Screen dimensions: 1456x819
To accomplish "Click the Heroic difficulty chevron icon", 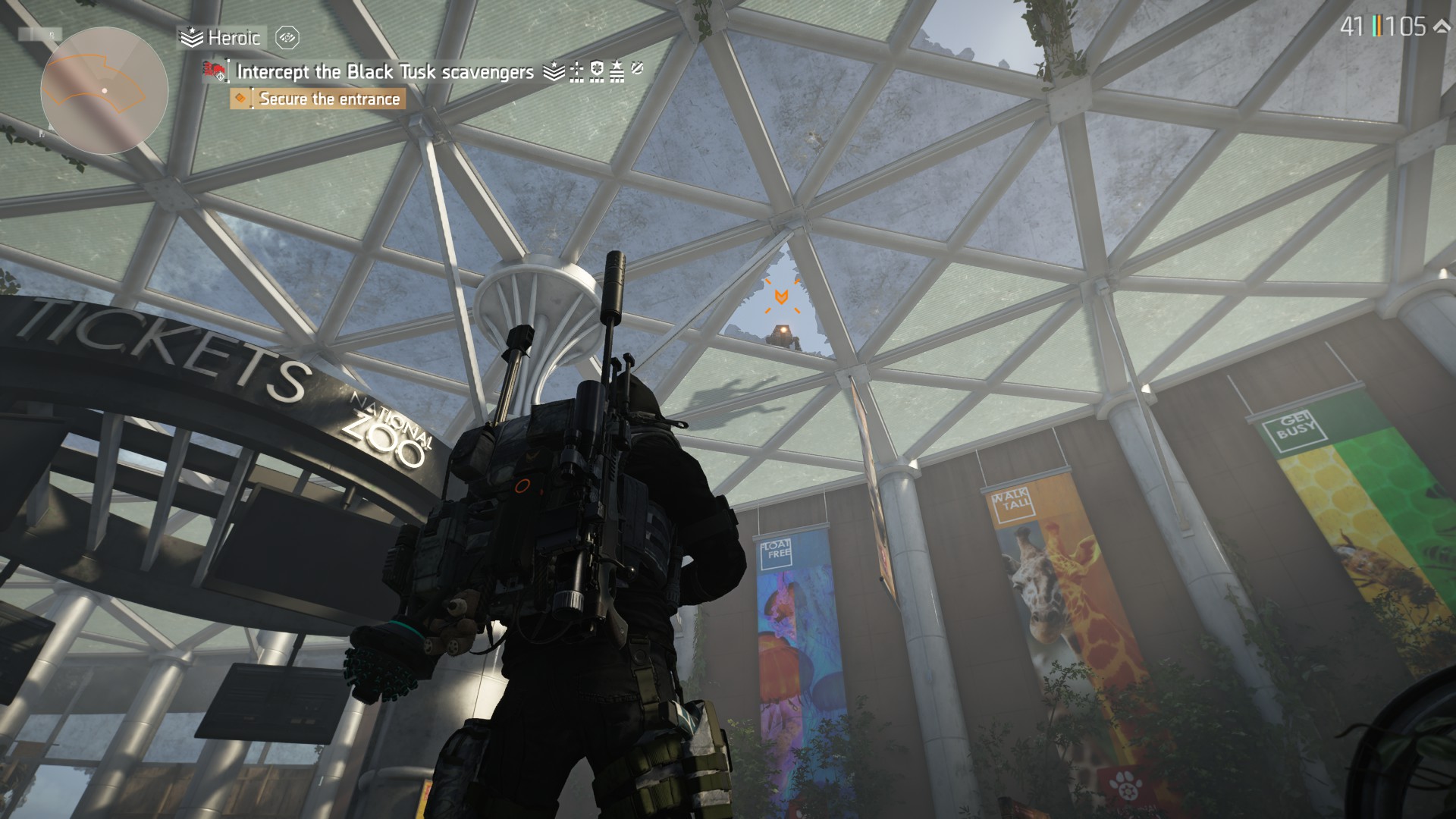I will click(x=192, y=36).
